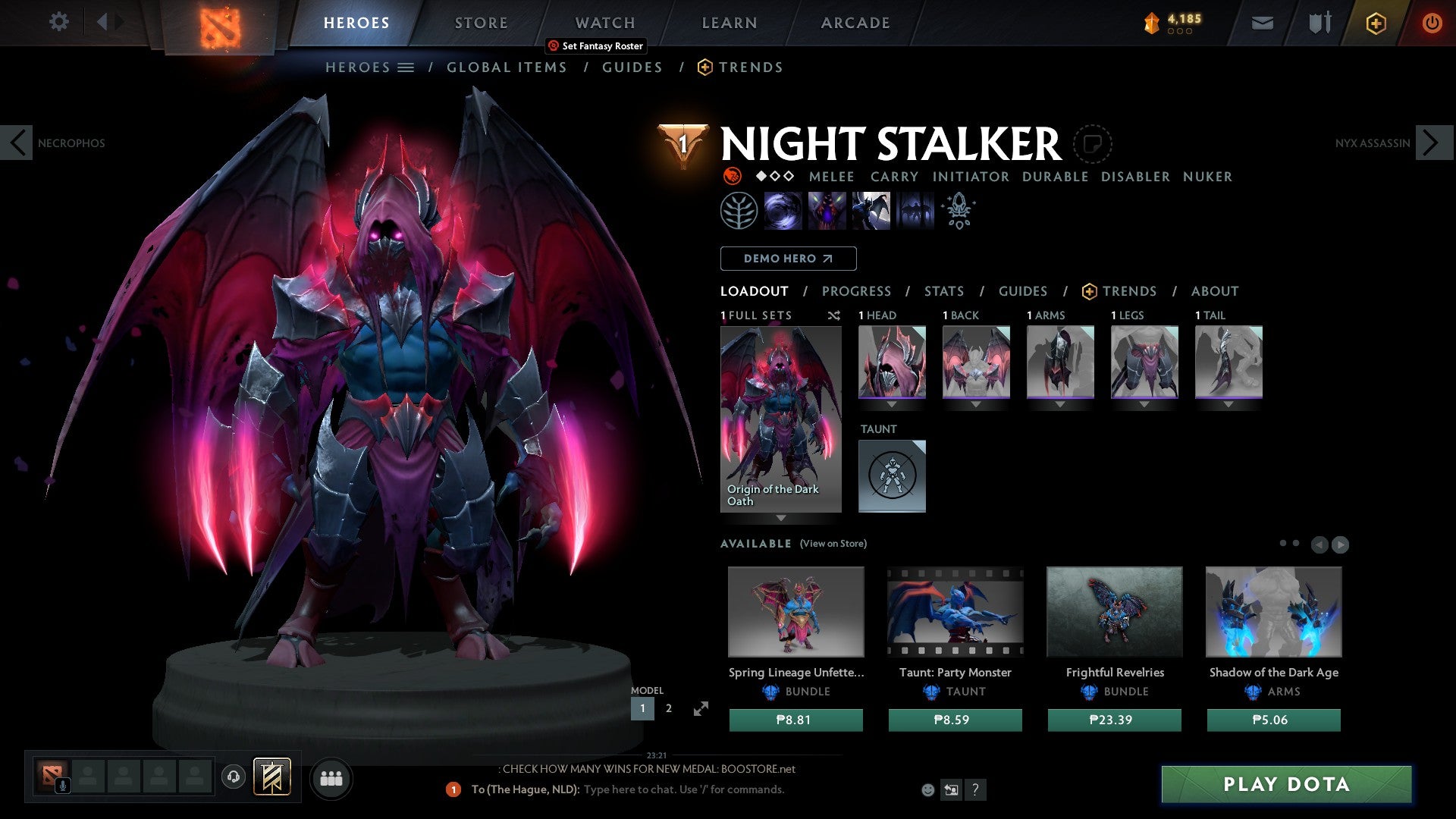This screenshot has height=819, width=1456.
Task: Open mail notifications via the envelope icon
Action: pyautogui.click(x=1262, y=23)
